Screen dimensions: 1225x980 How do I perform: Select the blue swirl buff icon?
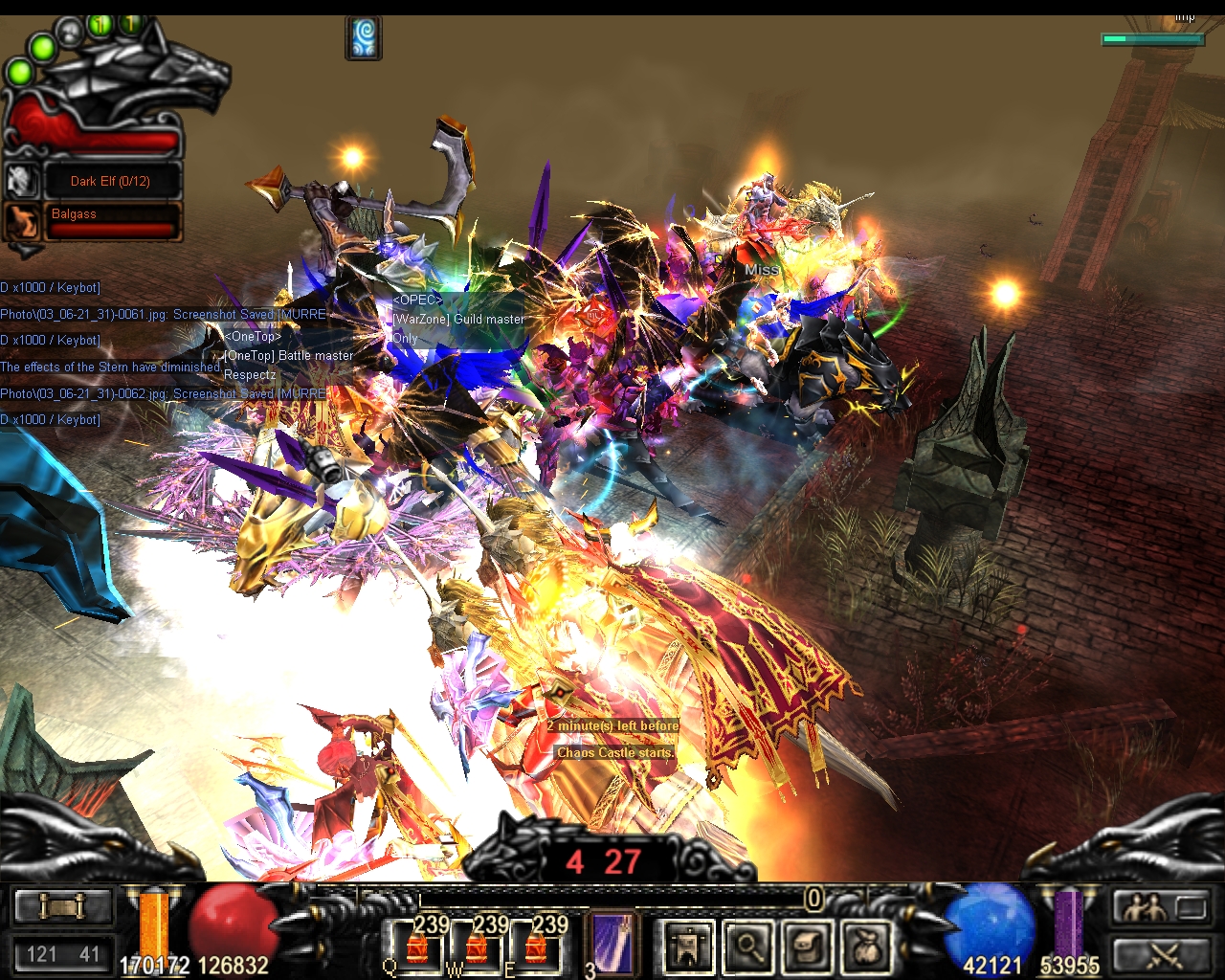[x=364, y=38]
